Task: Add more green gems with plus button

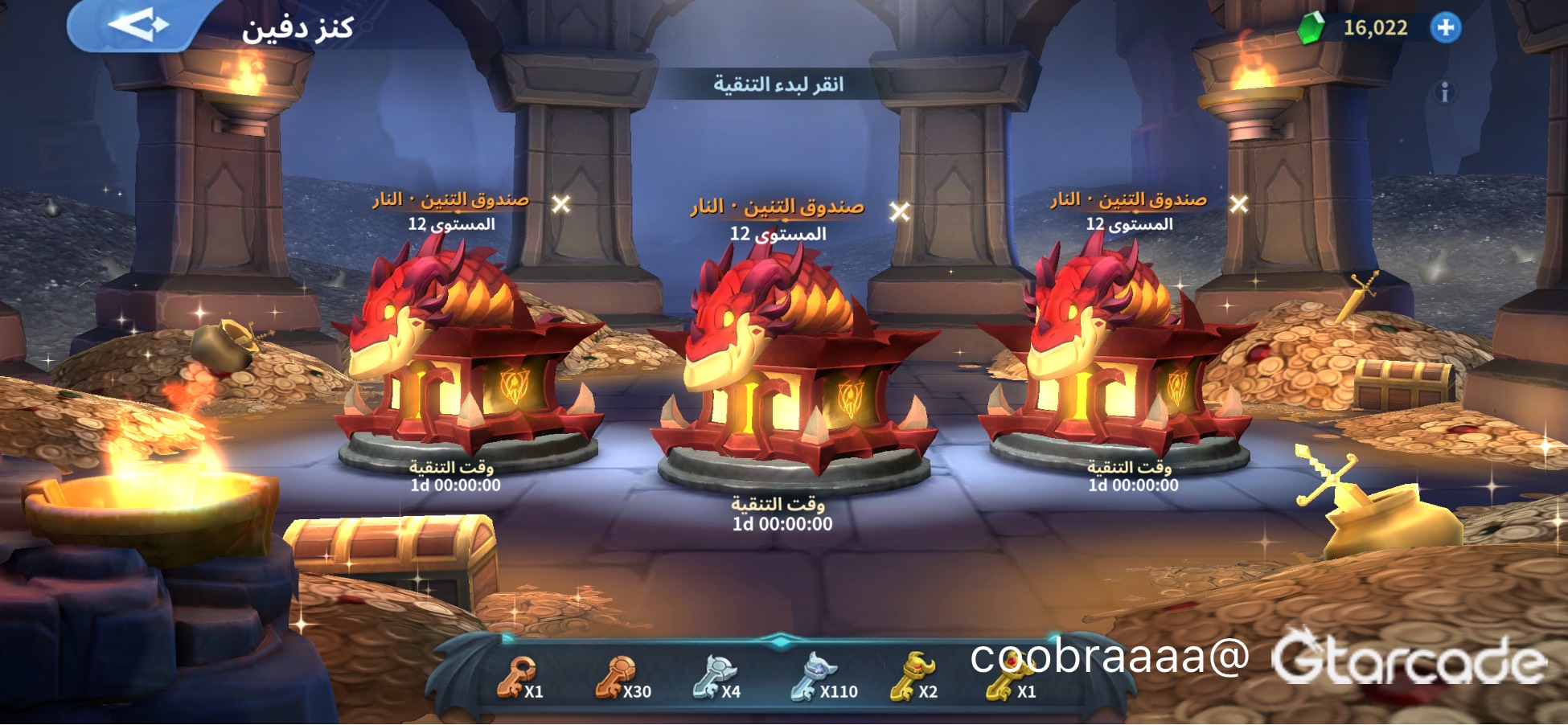Action: 1445,28
